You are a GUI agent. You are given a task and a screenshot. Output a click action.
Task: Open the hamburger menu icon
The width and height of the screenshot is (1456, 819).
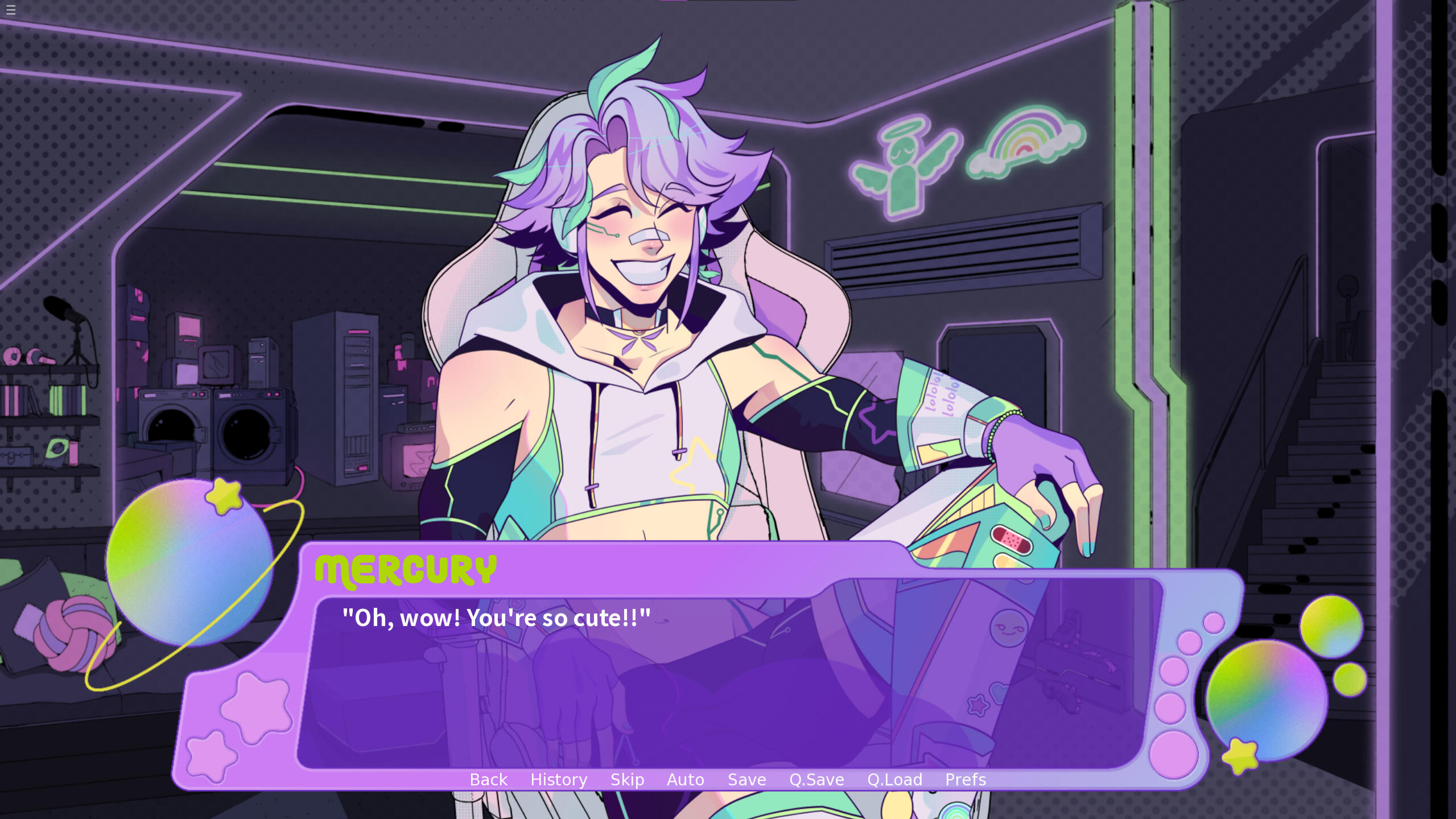point(11,10)
